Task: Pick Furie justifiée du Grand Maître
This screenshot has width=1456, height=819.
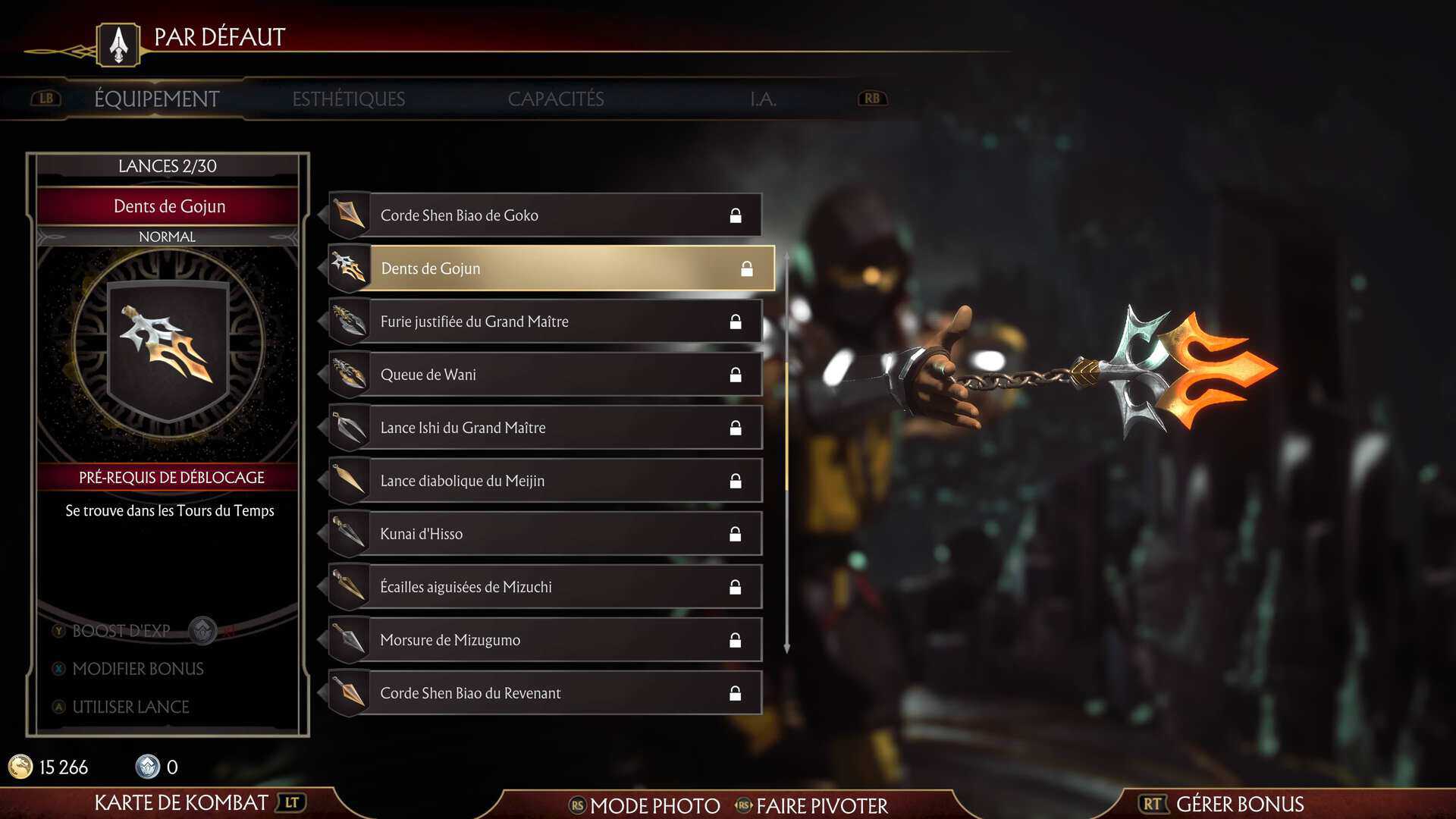Action: pyautogui.click(x=544, y=322)
